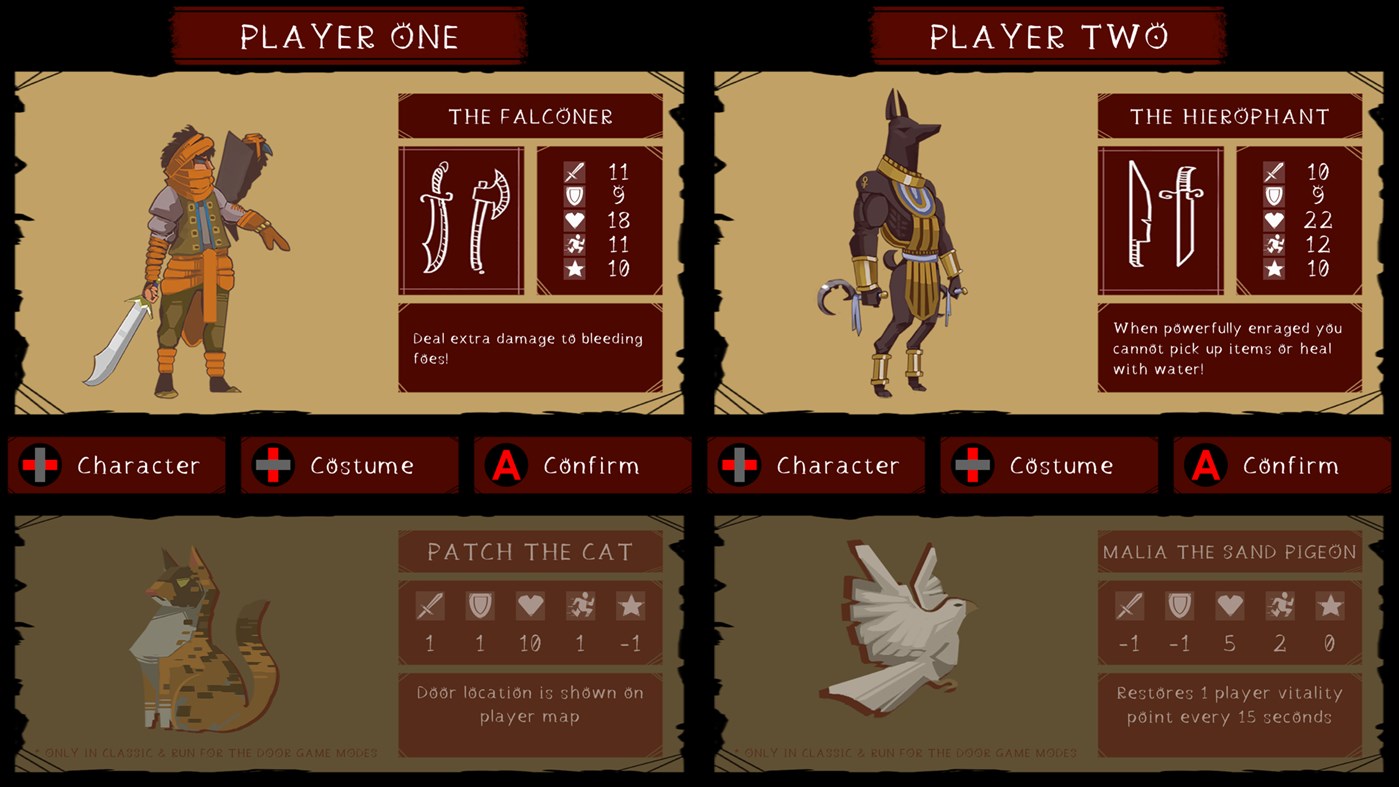Select the star icon on Malia the Sand Pigeon panel
The height and width of the screenshot is (787, 1399).
pyautogui.click(x=1328, y=605)
